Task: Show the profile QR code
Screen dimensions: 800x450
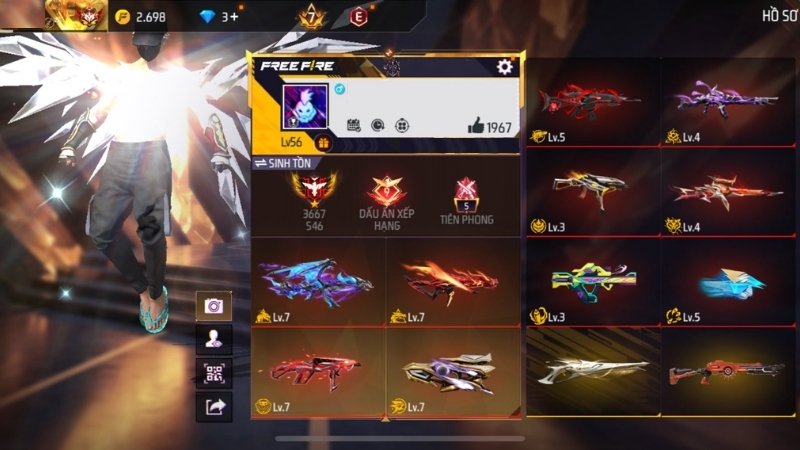Action: coord(214,373)
